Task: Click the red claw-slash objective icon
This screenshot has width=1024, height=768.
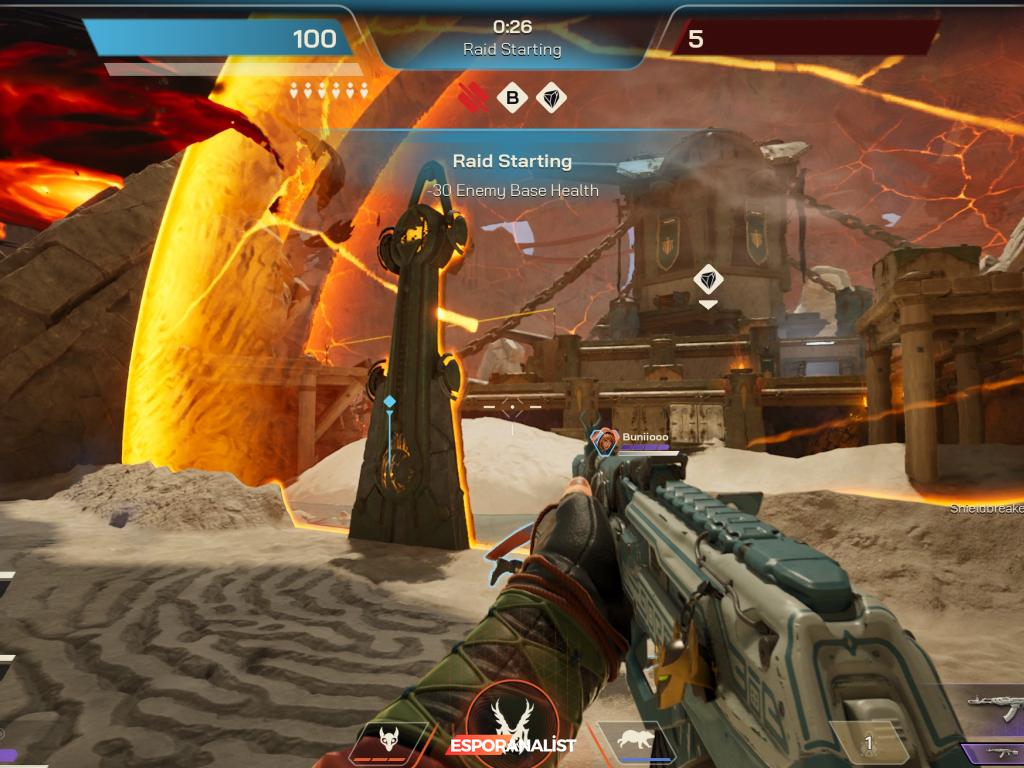Action: tap(473, 98)
